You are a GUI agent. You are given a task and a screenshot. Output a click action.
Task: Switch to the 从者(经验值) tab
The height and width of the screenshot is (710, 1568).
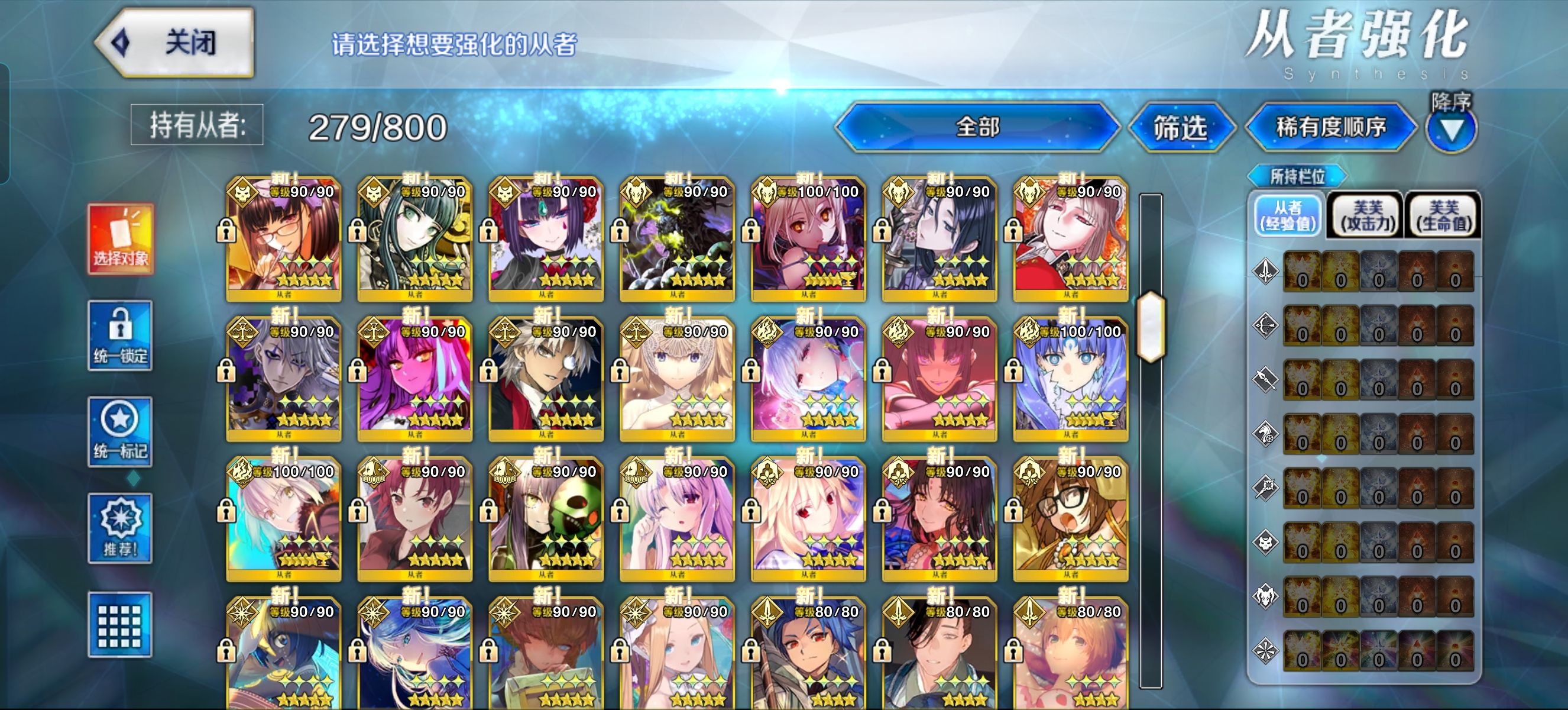coord(1288,215)
